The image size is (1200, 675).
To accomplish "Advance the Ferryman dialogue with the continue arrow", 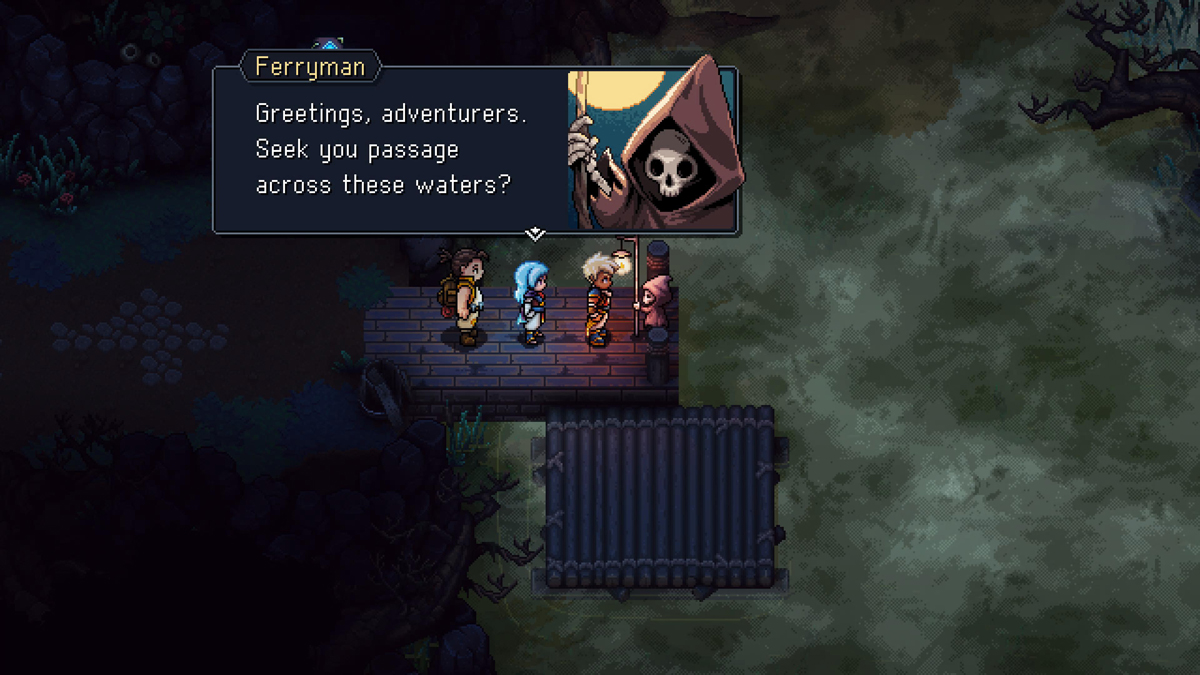I will 535,234.
